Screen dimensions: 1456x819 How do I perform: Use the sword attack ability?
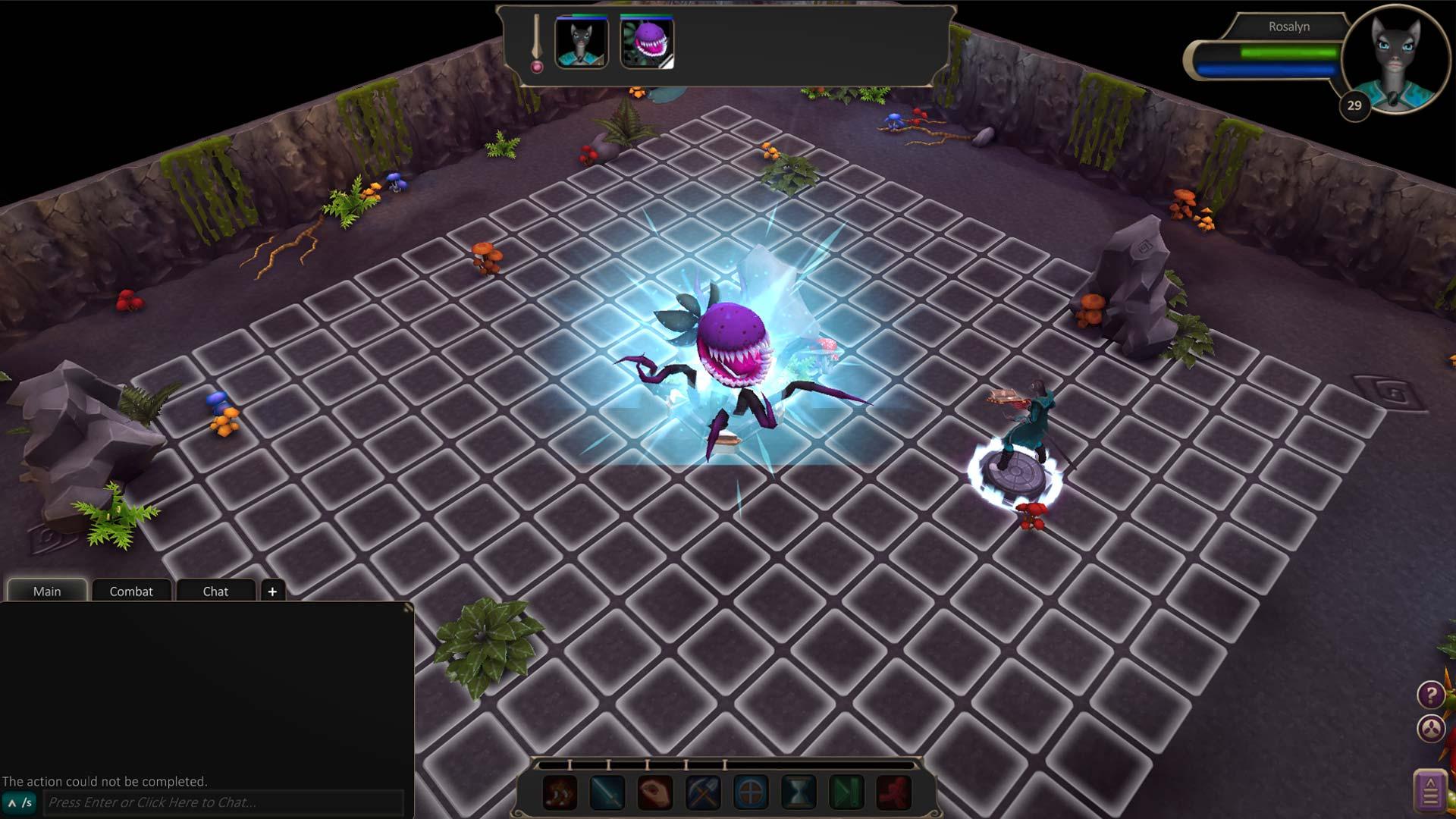coord(607,793)
